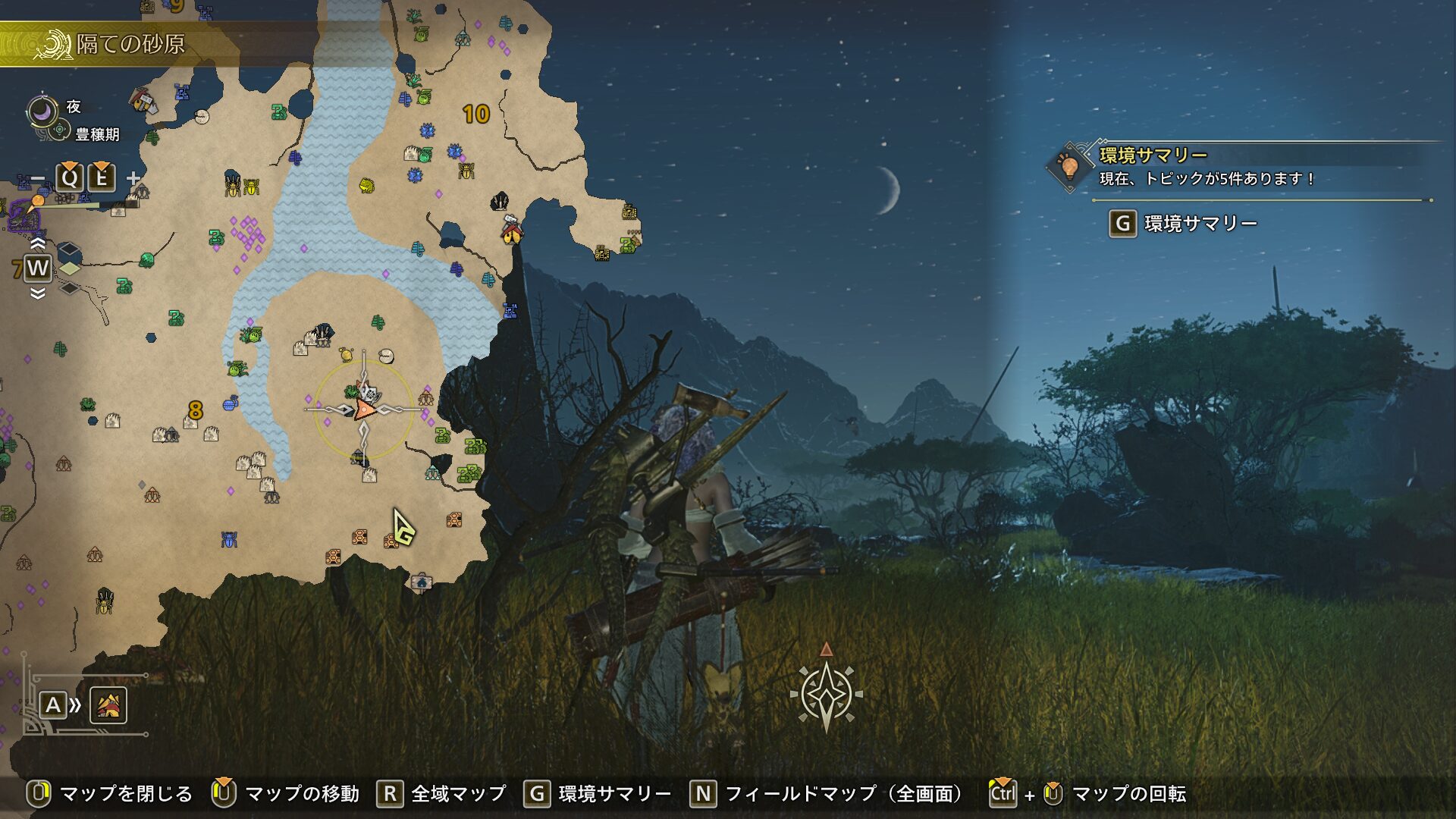
Task: Switch to the lower map layer arrow
Action: (37, 293)
